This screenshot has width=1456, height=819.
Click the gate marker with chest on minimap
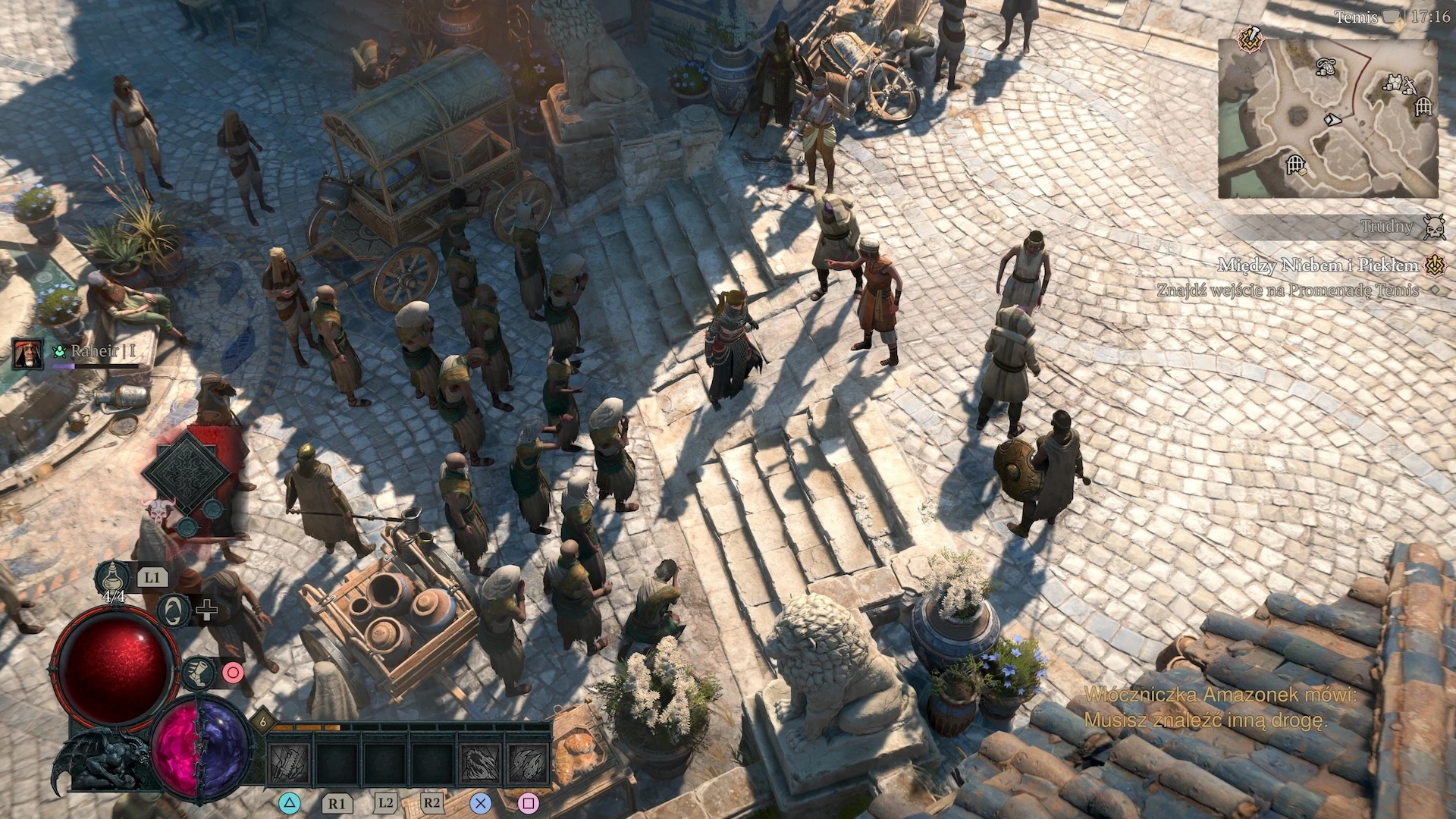point(1297,164)
